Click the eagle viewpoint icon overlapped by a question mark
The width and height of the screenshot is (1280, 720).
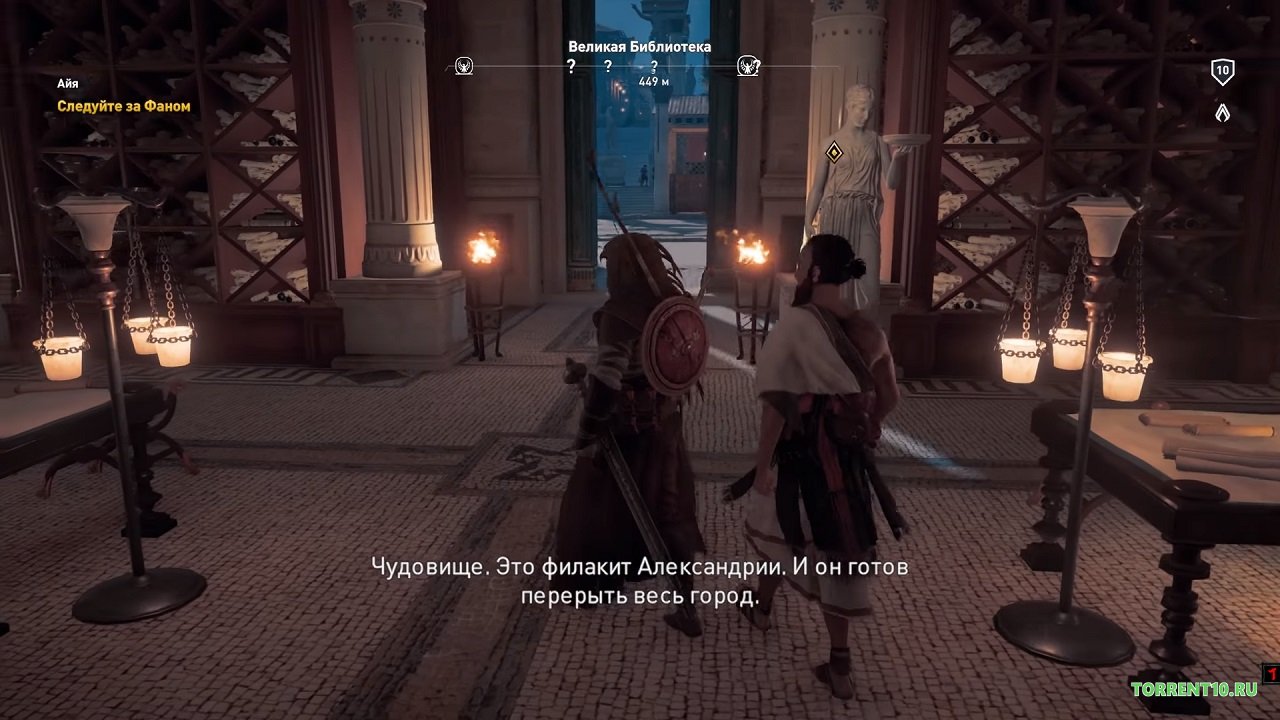click(x=746, y=67)
